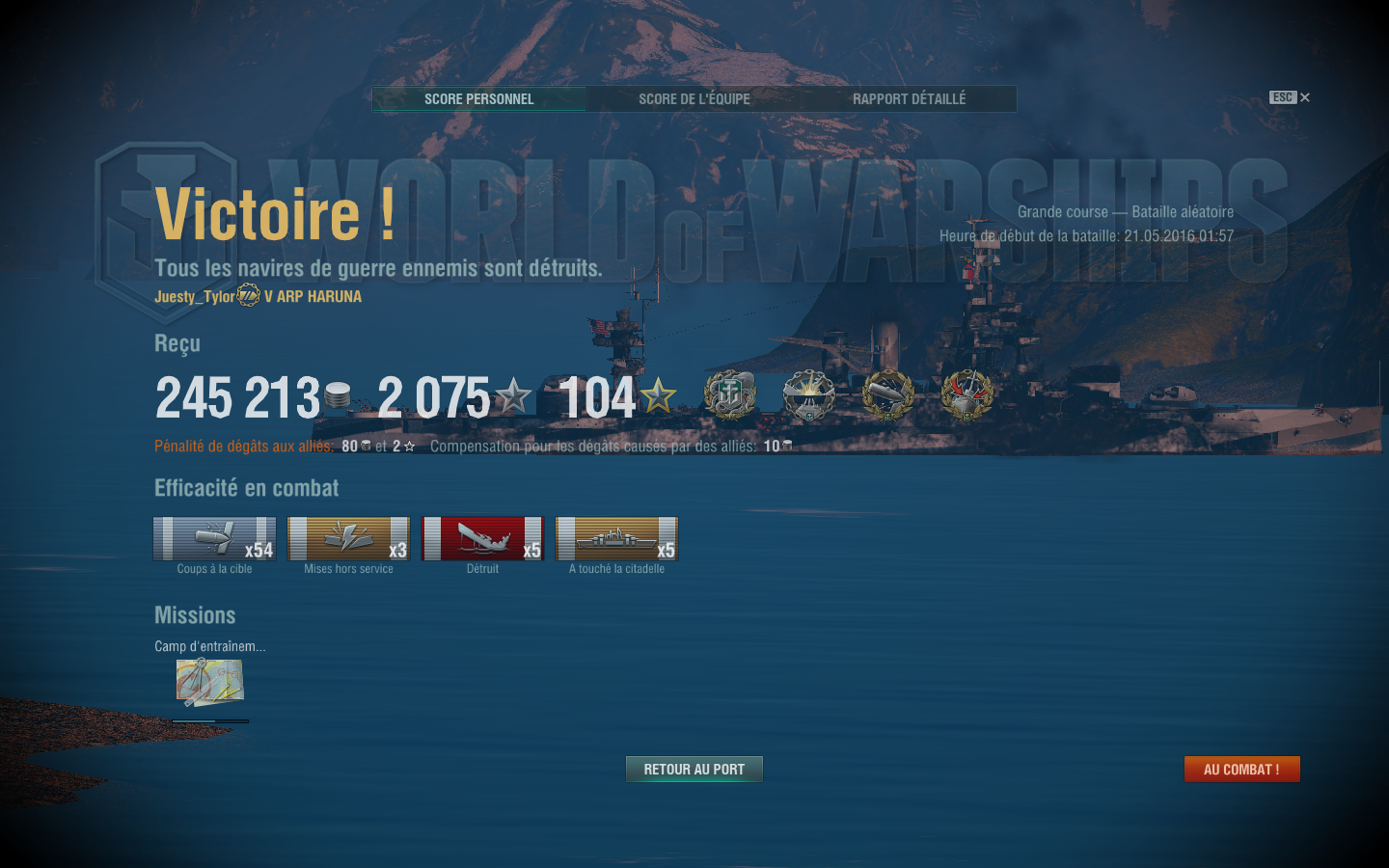
Task: Close the battle results screen
Action: coord(1304,97)
